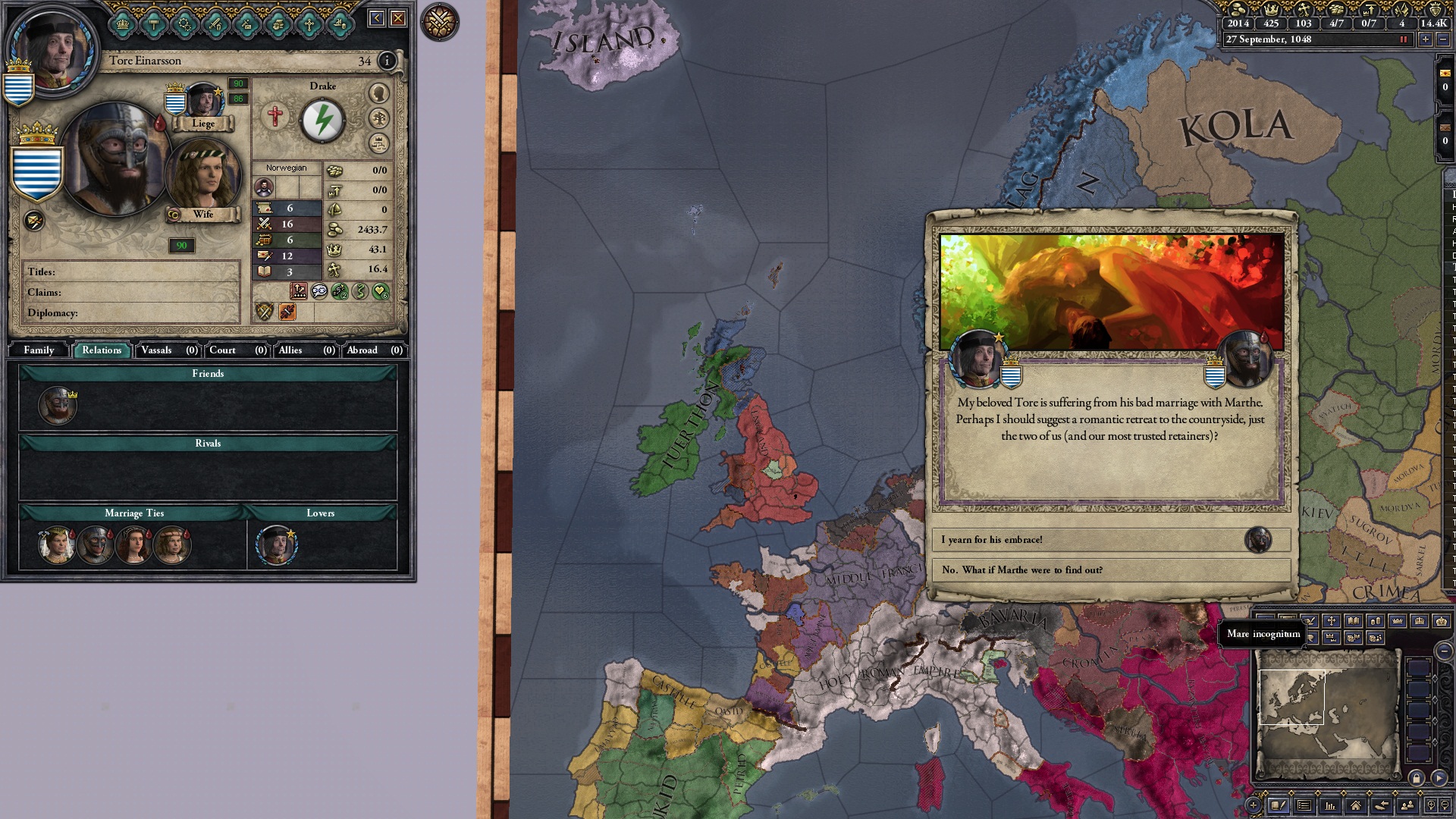Expand the Friends section header
This screenshot has height=819, width=1456.
pos(207,374)
